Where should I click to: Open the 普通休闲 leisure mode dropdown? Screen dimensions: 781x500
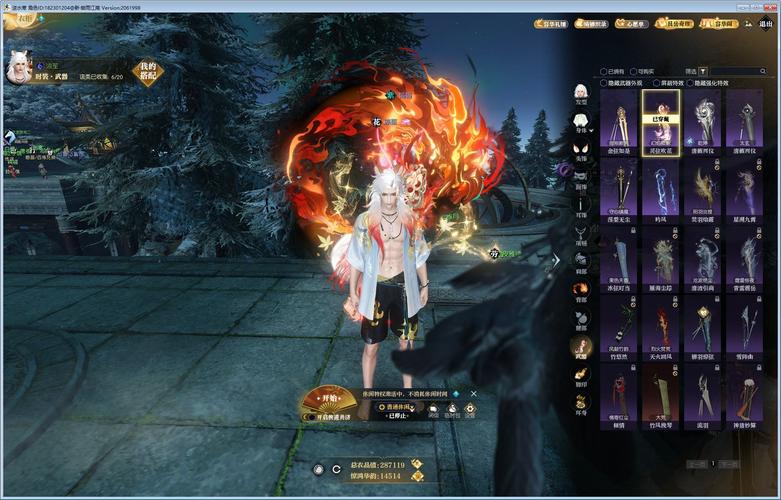click(x=395, y=408)
